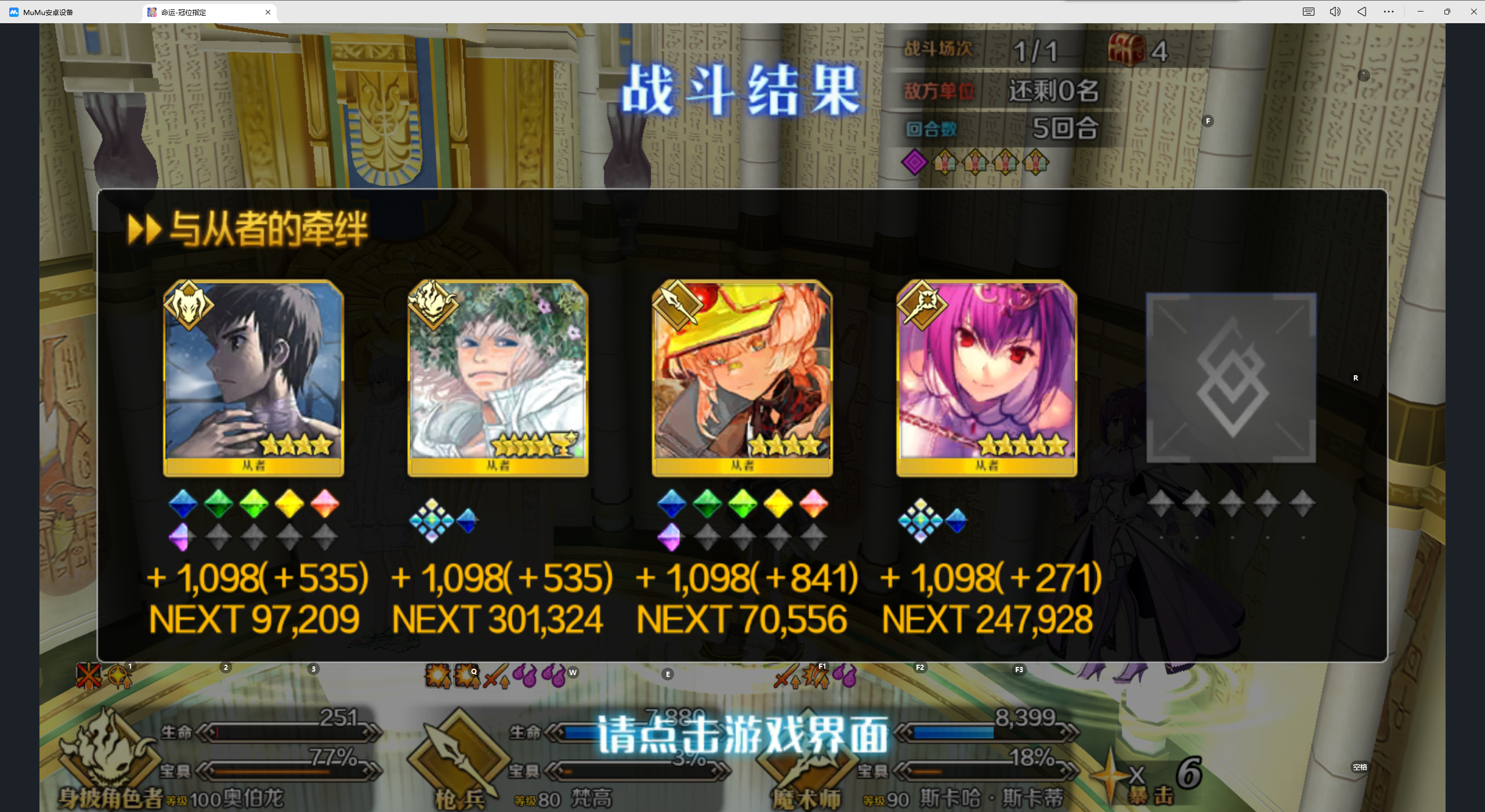Select the Berserker class icon on Oberon's card
Screen dimensions: 1485x812
click(x=189, y=306)
